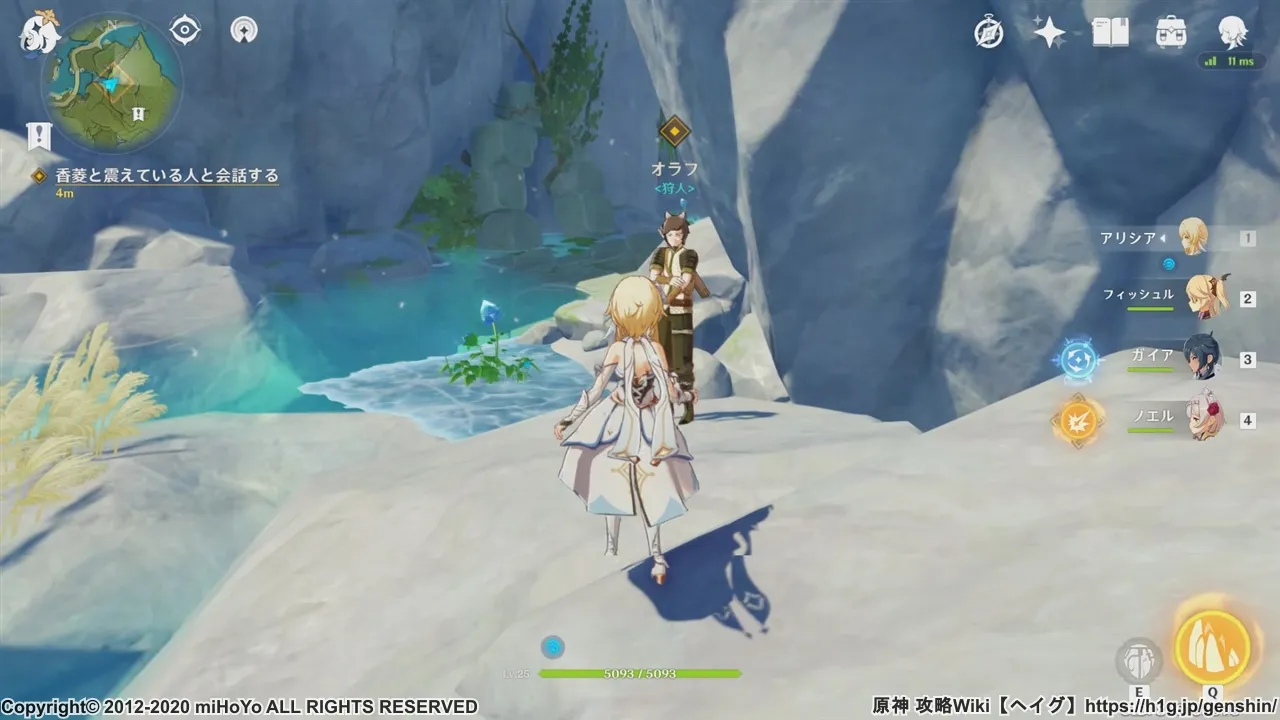The width and height of the screenshot is (1280, 720).
Task: Open the Paimon menu icon
Action: (x=40, y=33)
